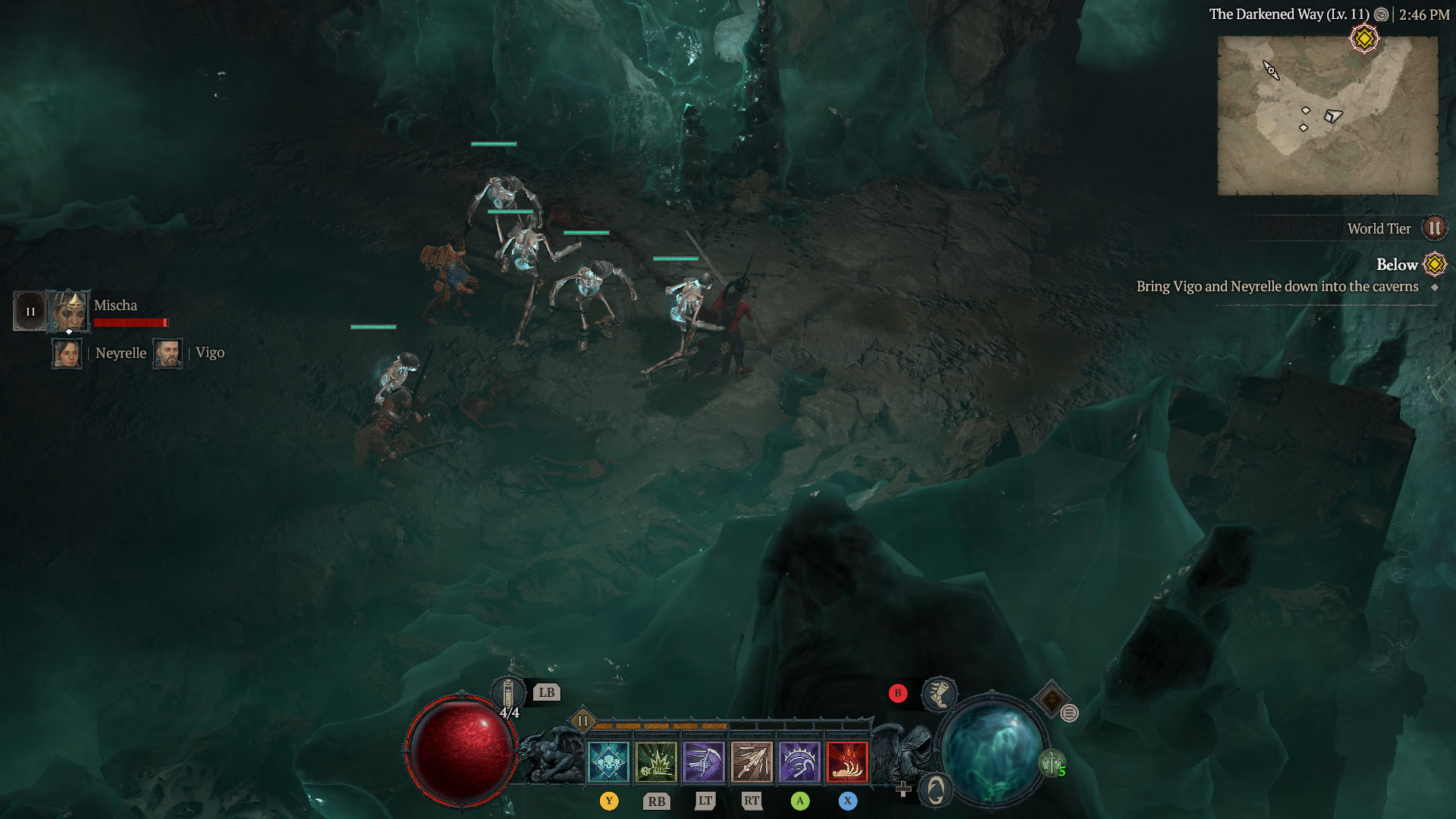The image size is (1456, 819).
Task: Click the evade boots icon near B
Action: [940, 693]
